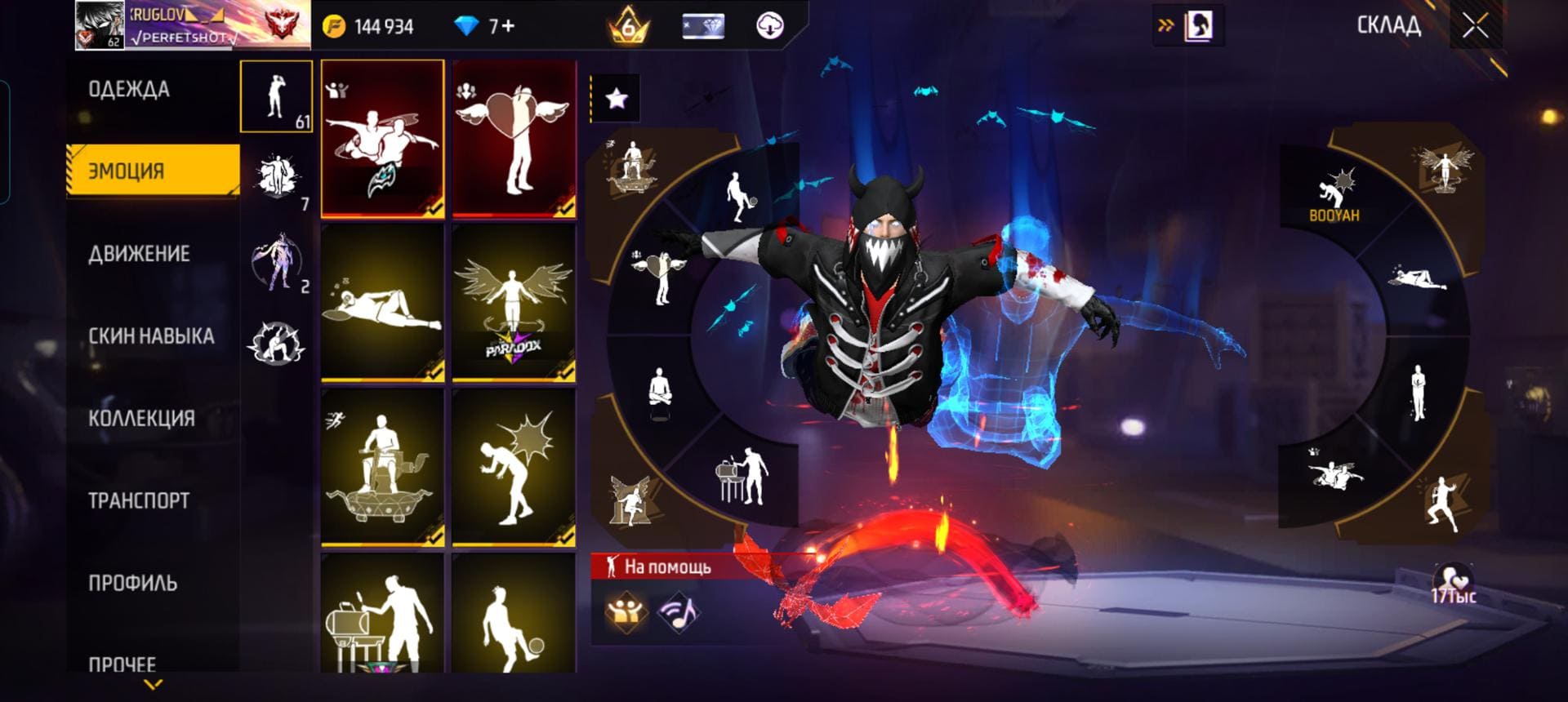This screenshot has width=1568, height=702.
Task: Select the КОЛЛЕКЦИЯ tab
Action: click(141, 419)
